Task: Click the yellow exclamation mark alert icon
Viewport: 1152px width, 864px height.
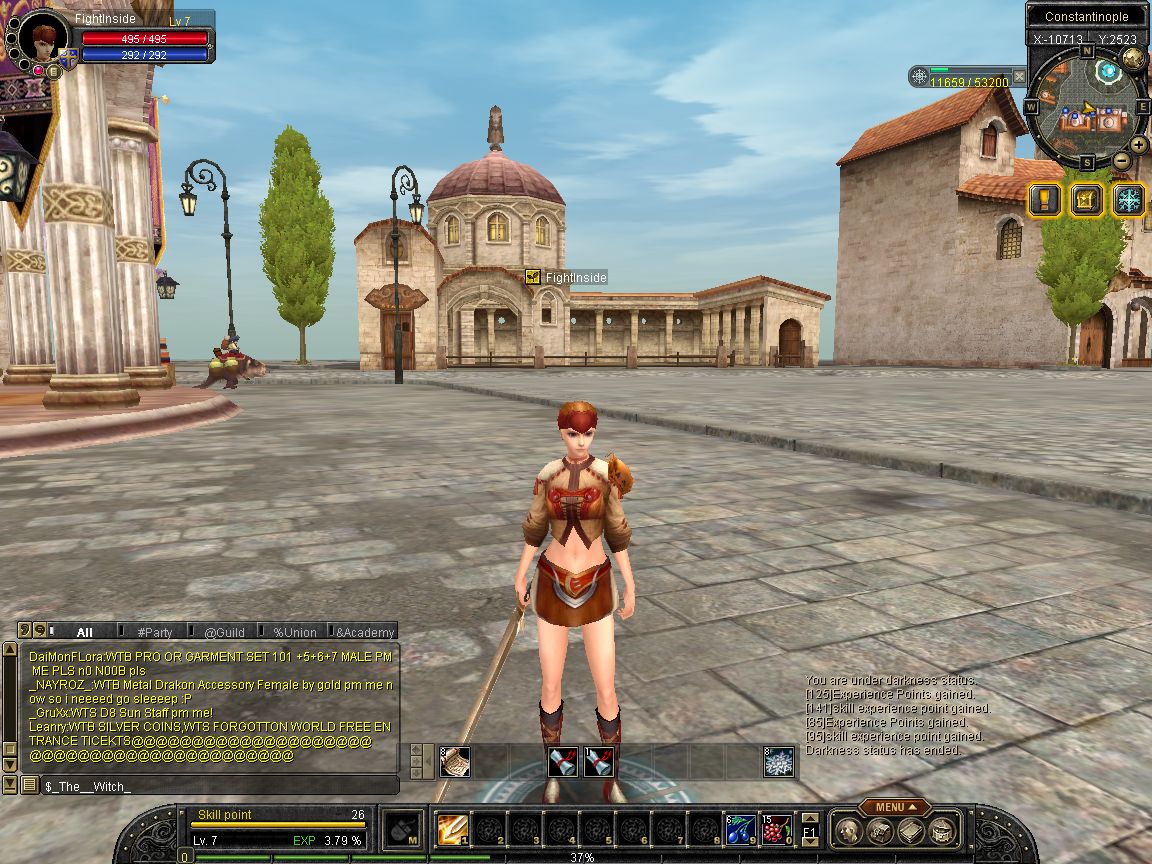Action: tap(1045, 200)
